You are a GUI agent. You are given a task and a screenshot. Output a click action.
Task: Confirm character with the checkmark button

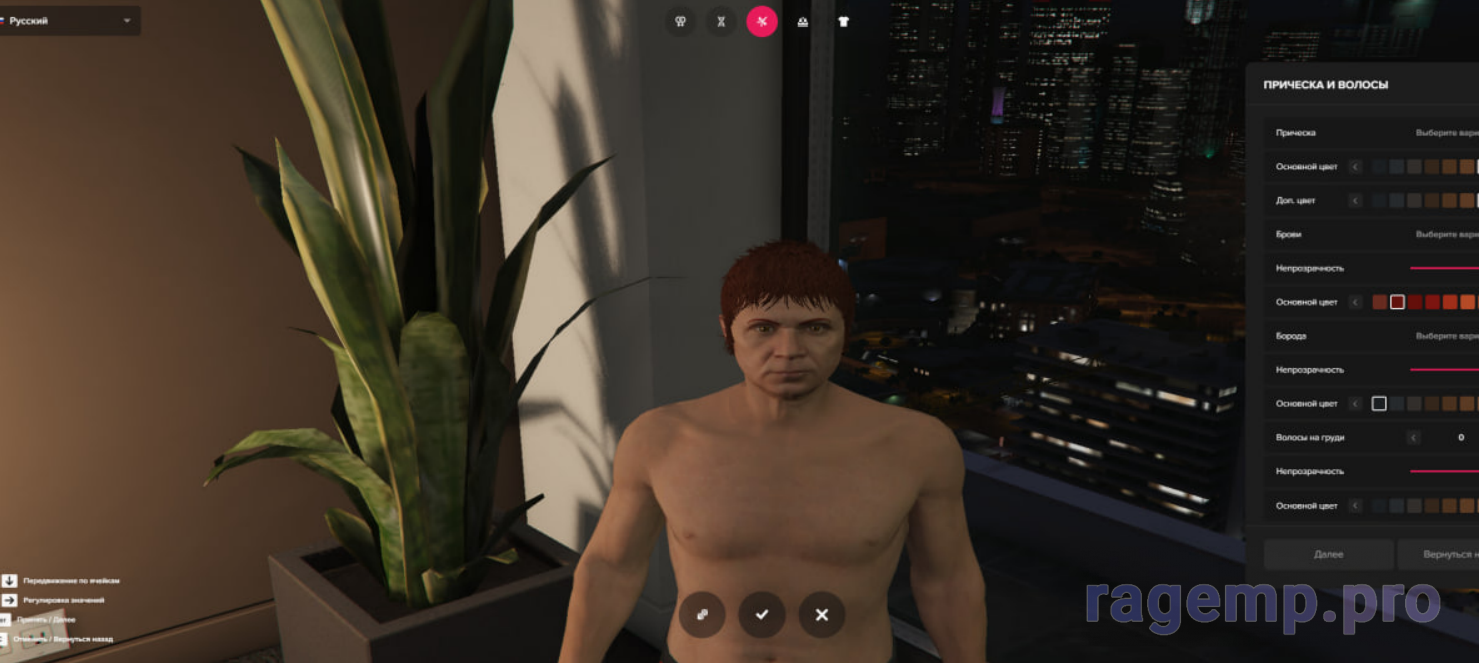[x=762, y=614]
